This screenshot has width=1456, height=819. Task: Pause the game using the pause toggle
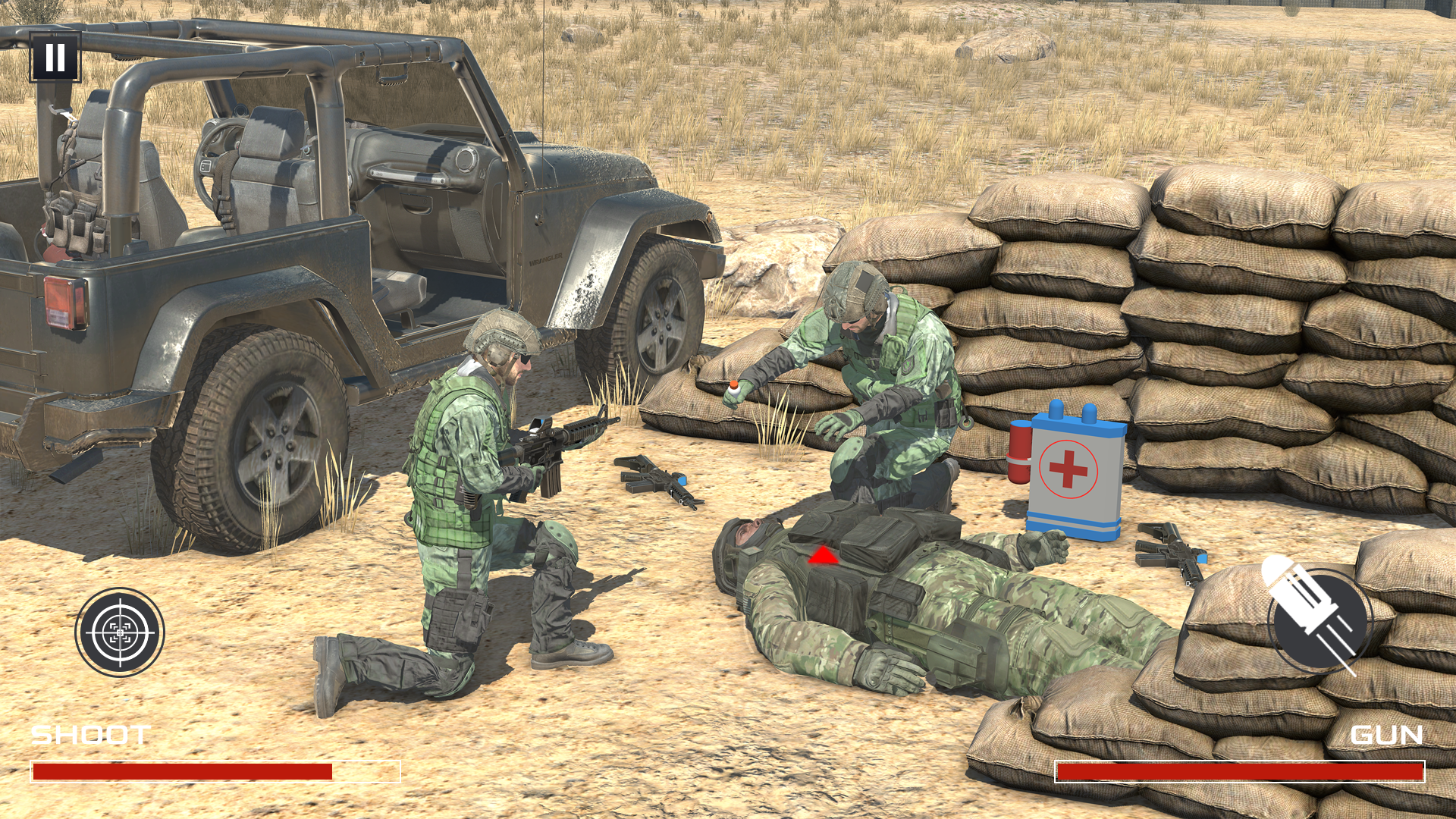(55, 55)
